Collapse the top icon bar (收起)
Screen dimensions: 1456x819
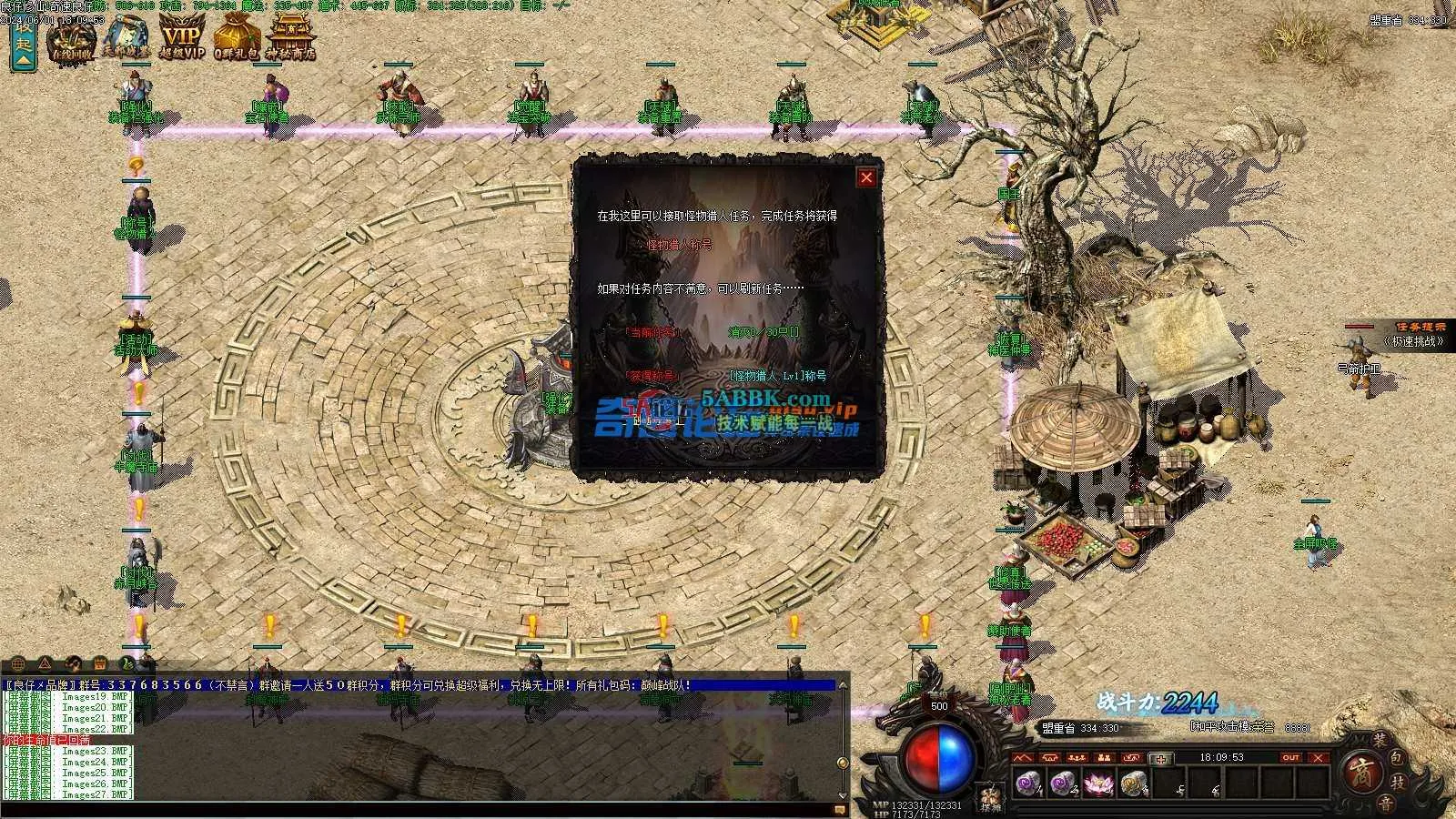tap(23, 43)
